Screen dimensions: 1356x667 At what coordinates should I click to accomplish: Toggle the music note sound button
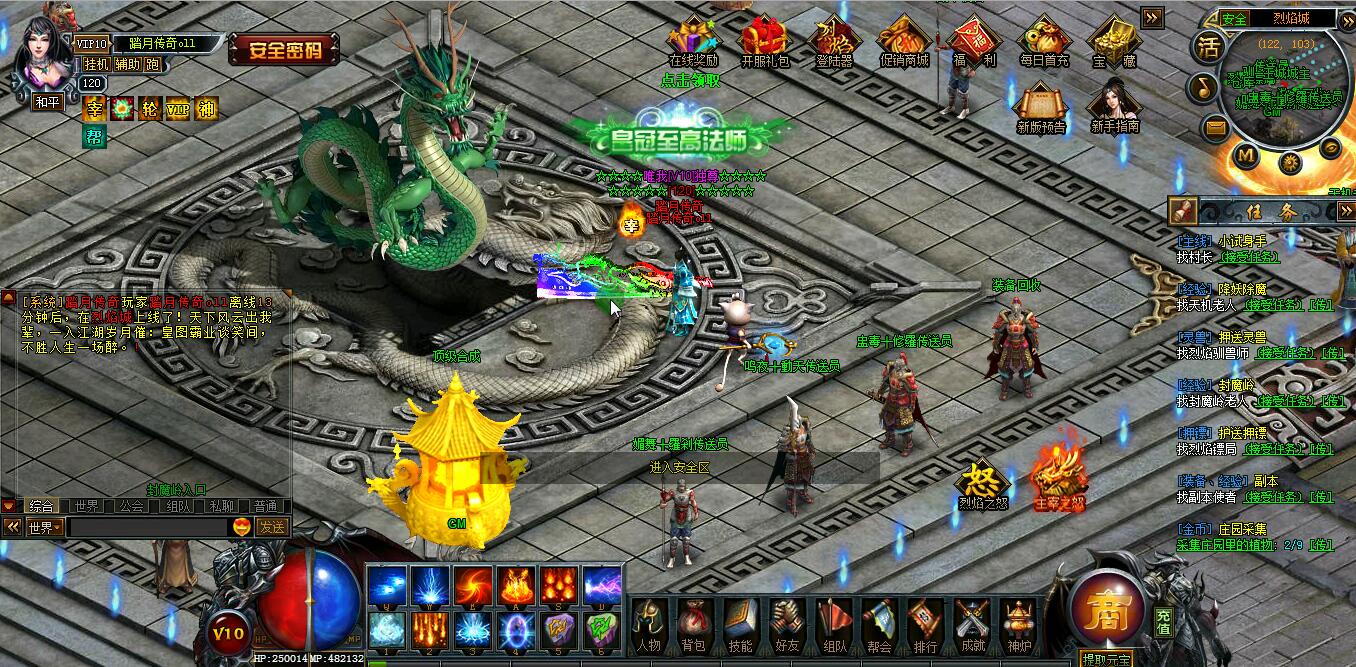(x=1205, y=88)
